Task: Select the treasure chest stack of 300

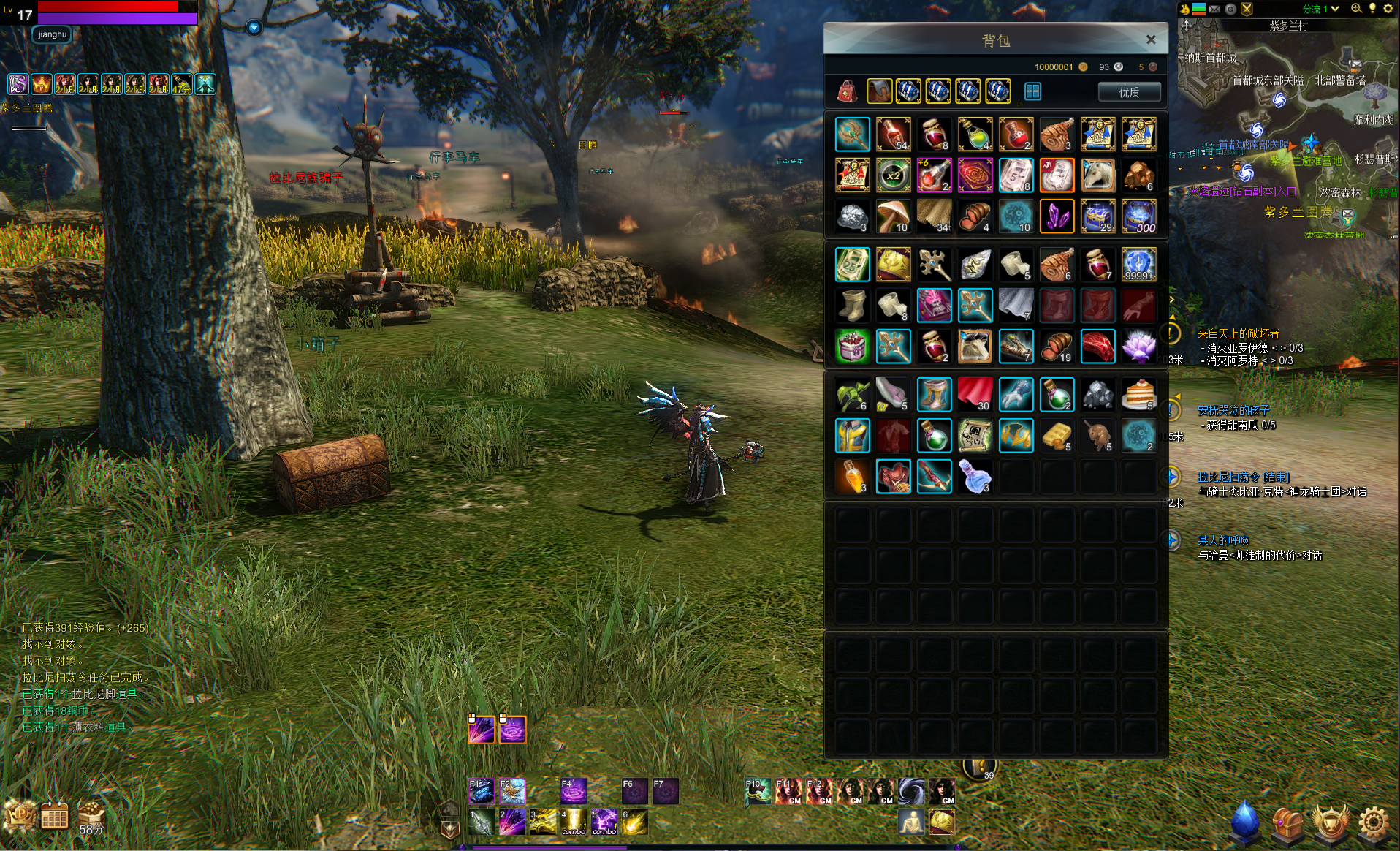Action: click(x=1138, y=217)
